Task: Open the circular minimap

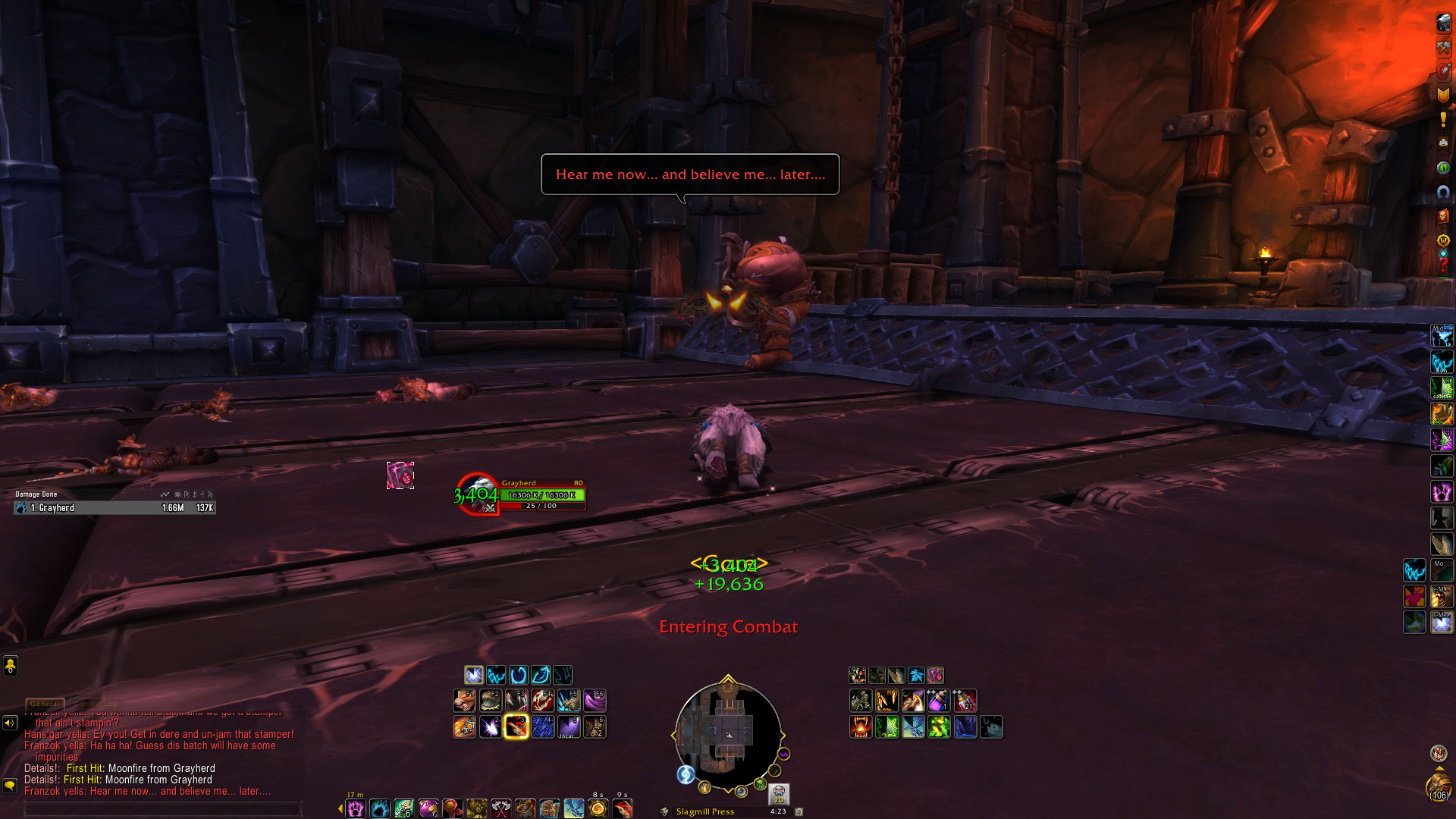Action: (x=728, y=733)
